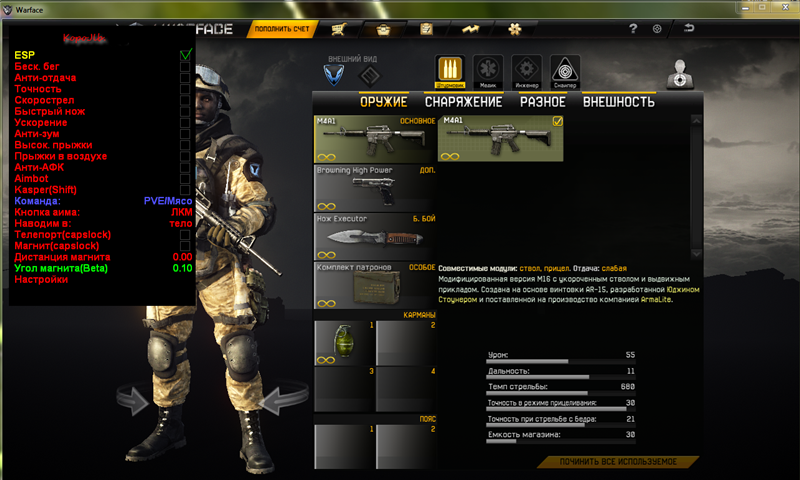Open Настройки in the overlay menu
800x480 pixels.
tap(42, 279)
